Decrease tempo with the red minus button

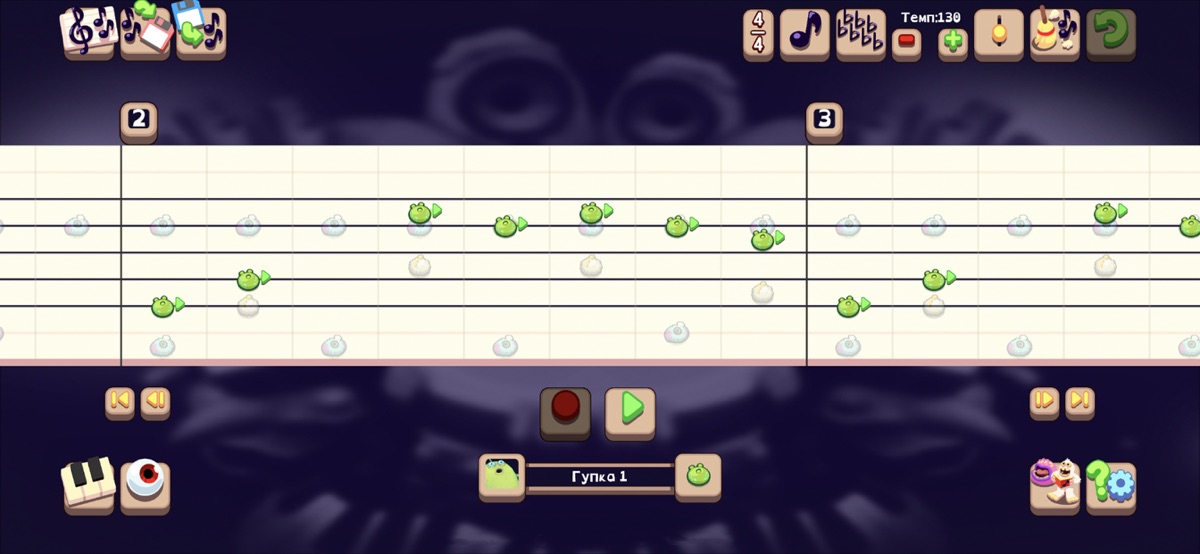click(x=906, y=44)
